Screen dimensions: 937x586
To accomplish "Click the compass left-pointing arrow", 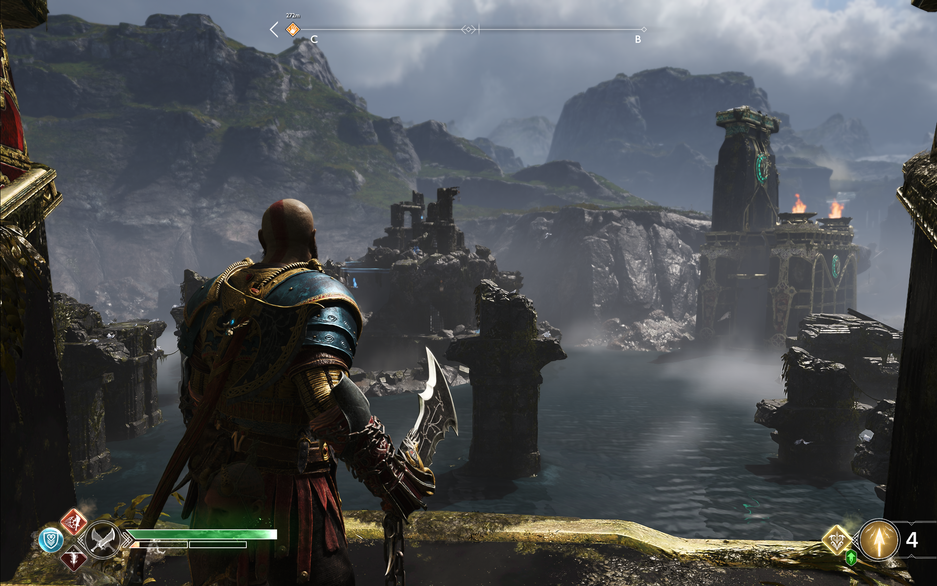I will [x=274, y=30].
